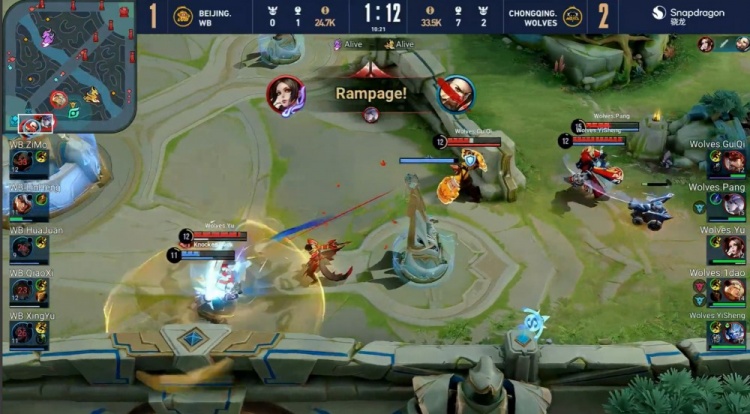
Task: Click the Beijing WB team logo
Action: (183, 16)
